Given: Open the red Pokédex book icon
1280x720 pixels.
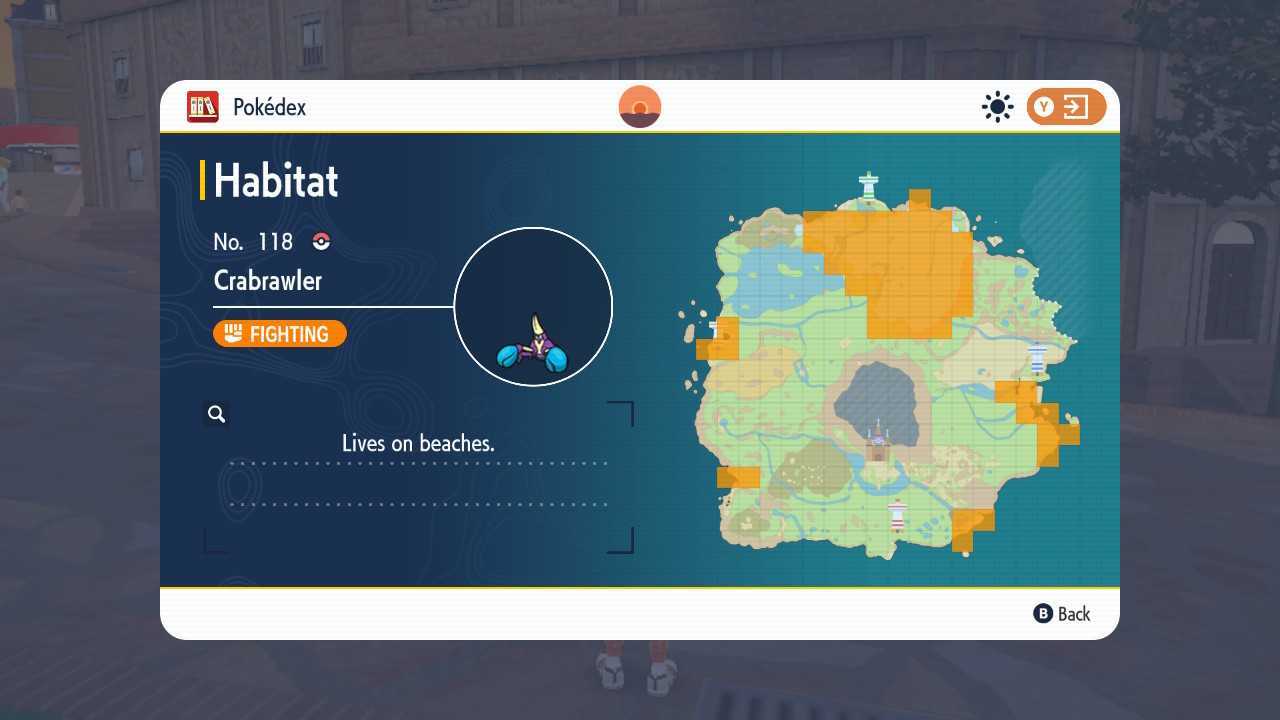Looking at the screenshot, I should coord(202,107).
